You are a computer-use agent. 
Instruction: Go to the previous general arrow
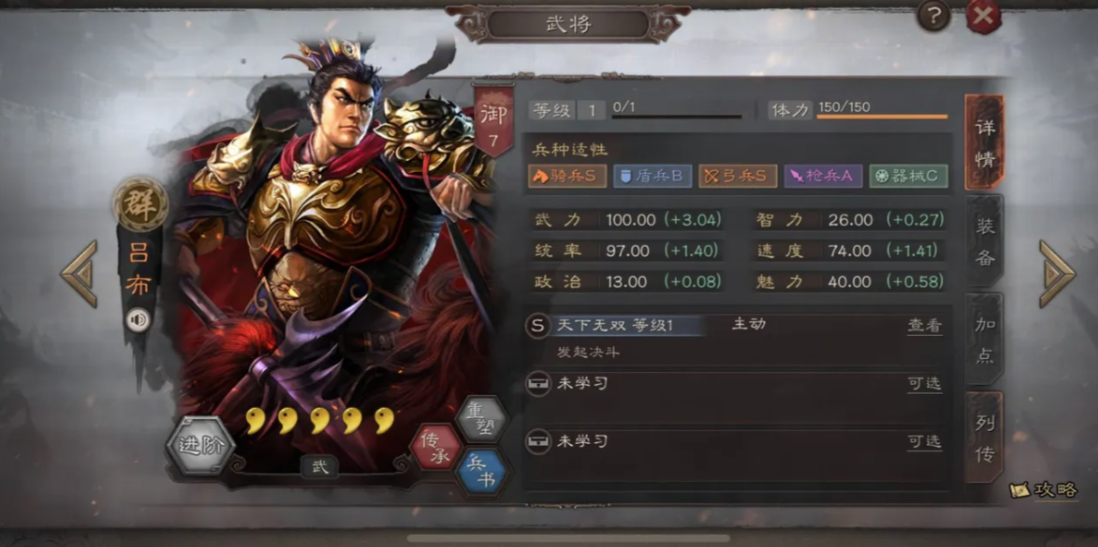tap(79, 273)
